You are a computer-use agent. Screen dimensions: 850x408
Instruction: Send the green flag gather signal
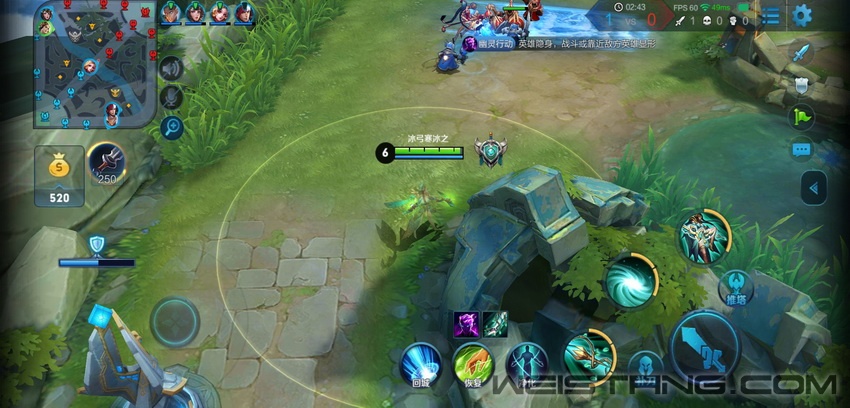[801, 117]
